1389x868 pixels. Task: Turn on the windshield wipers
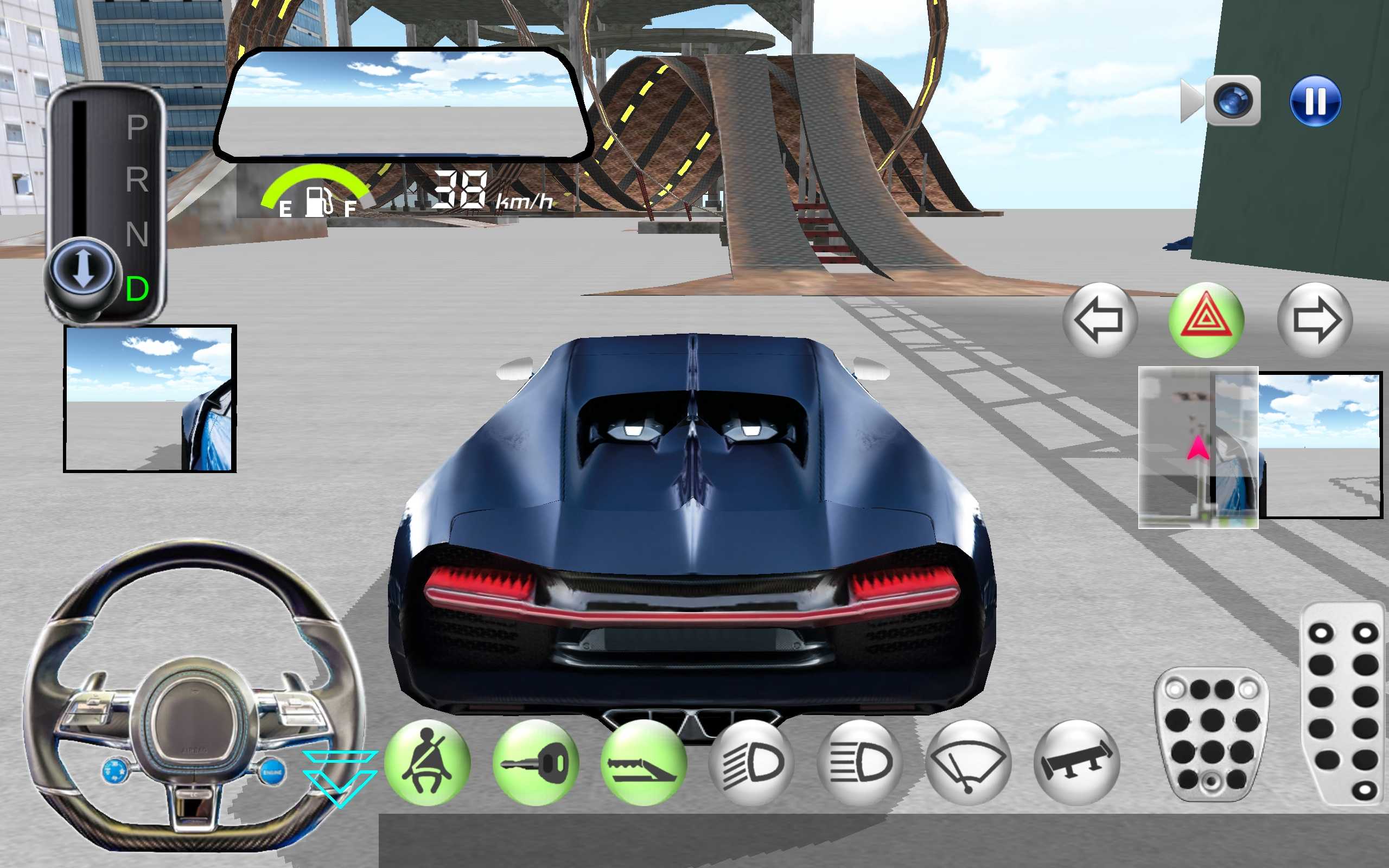(x=968, y=763)
